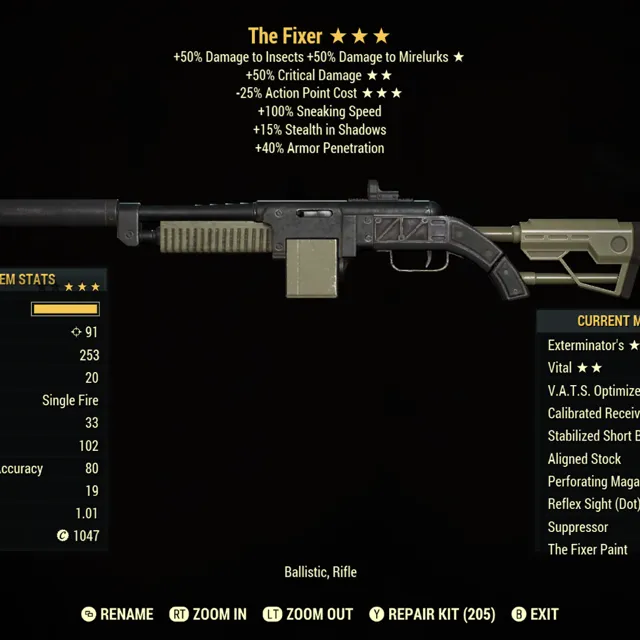Zoom in on the weapon model

[208, 614]
